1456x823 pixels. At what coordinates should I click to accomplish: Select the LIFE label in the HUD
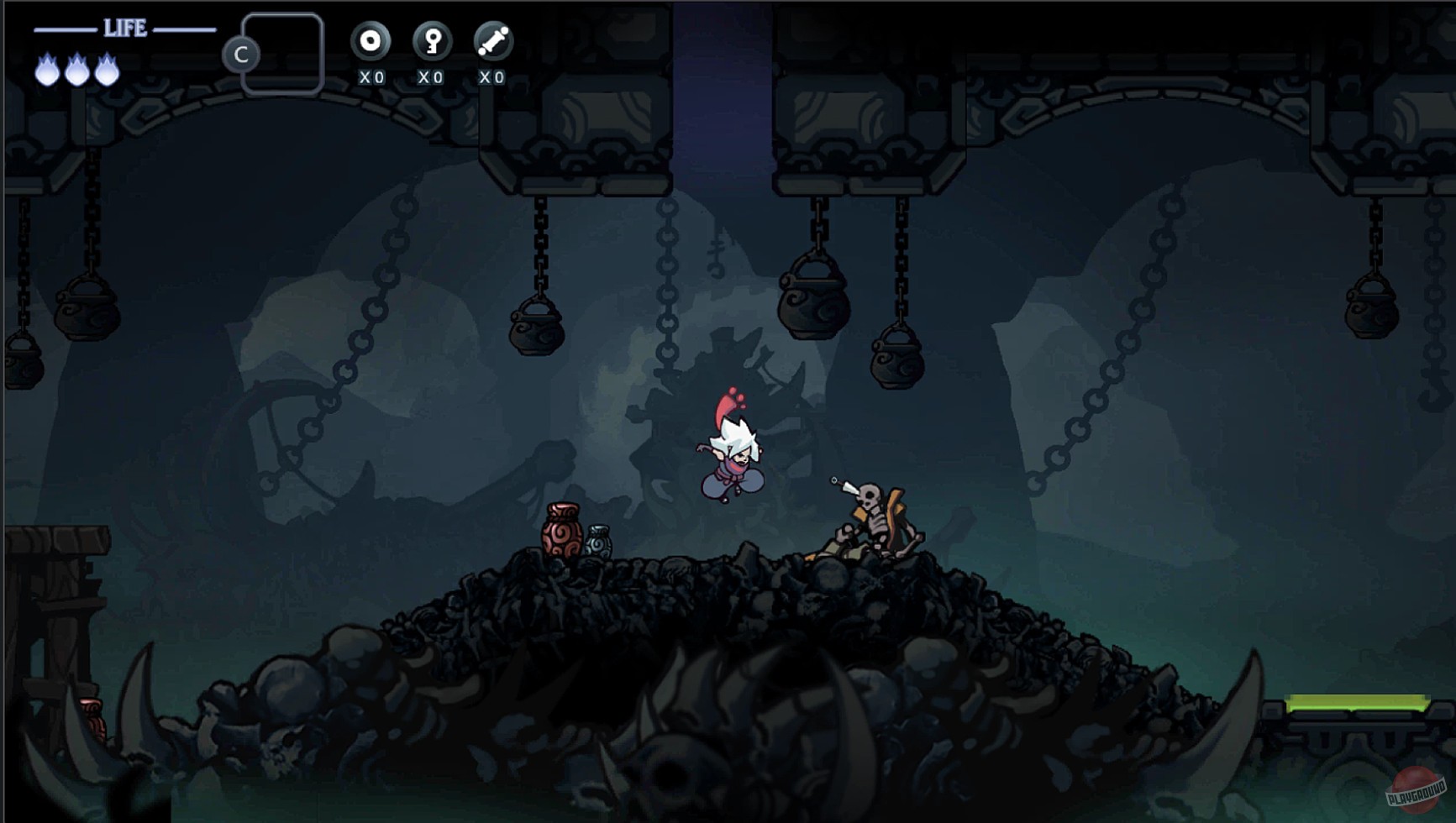click(126, 28)
